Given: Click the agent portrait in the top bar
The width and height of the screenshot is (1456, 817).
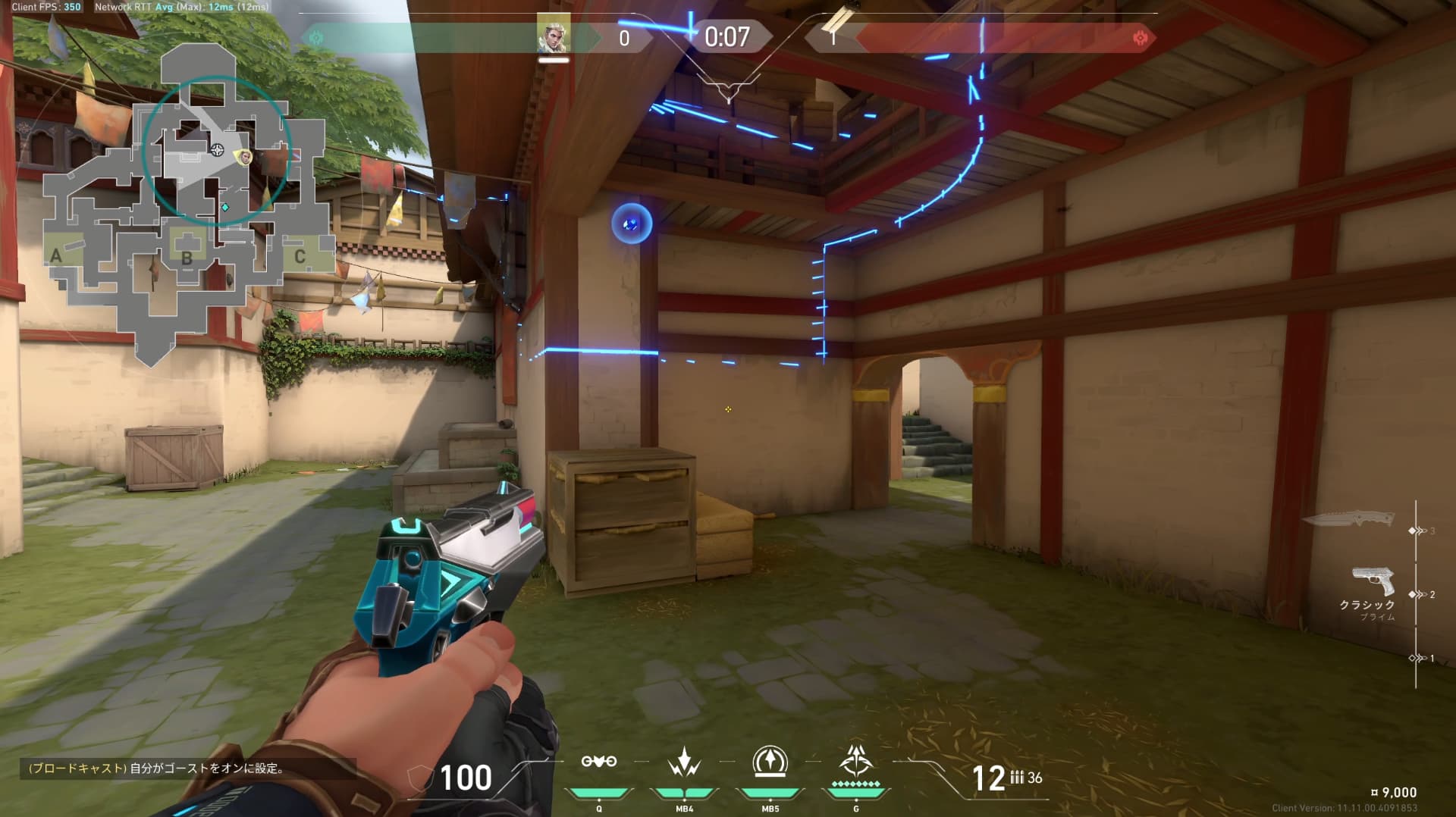Looking at the screenshot, I should pos(553,35).
